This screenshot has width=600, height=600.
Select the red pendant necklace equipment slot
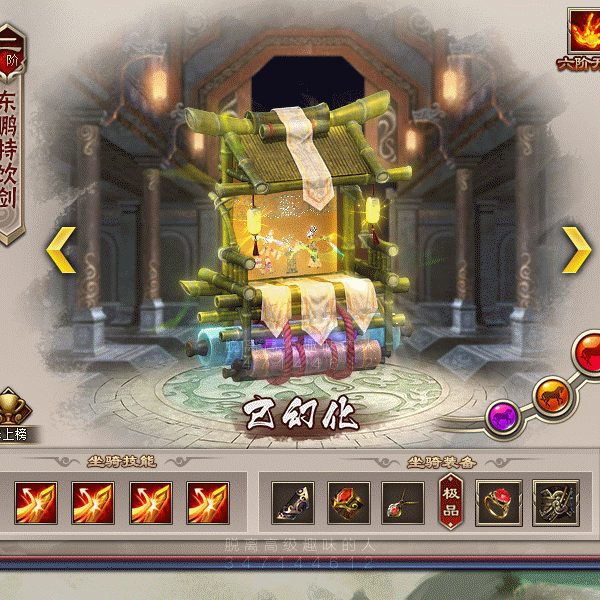click(x=405, y=502)
